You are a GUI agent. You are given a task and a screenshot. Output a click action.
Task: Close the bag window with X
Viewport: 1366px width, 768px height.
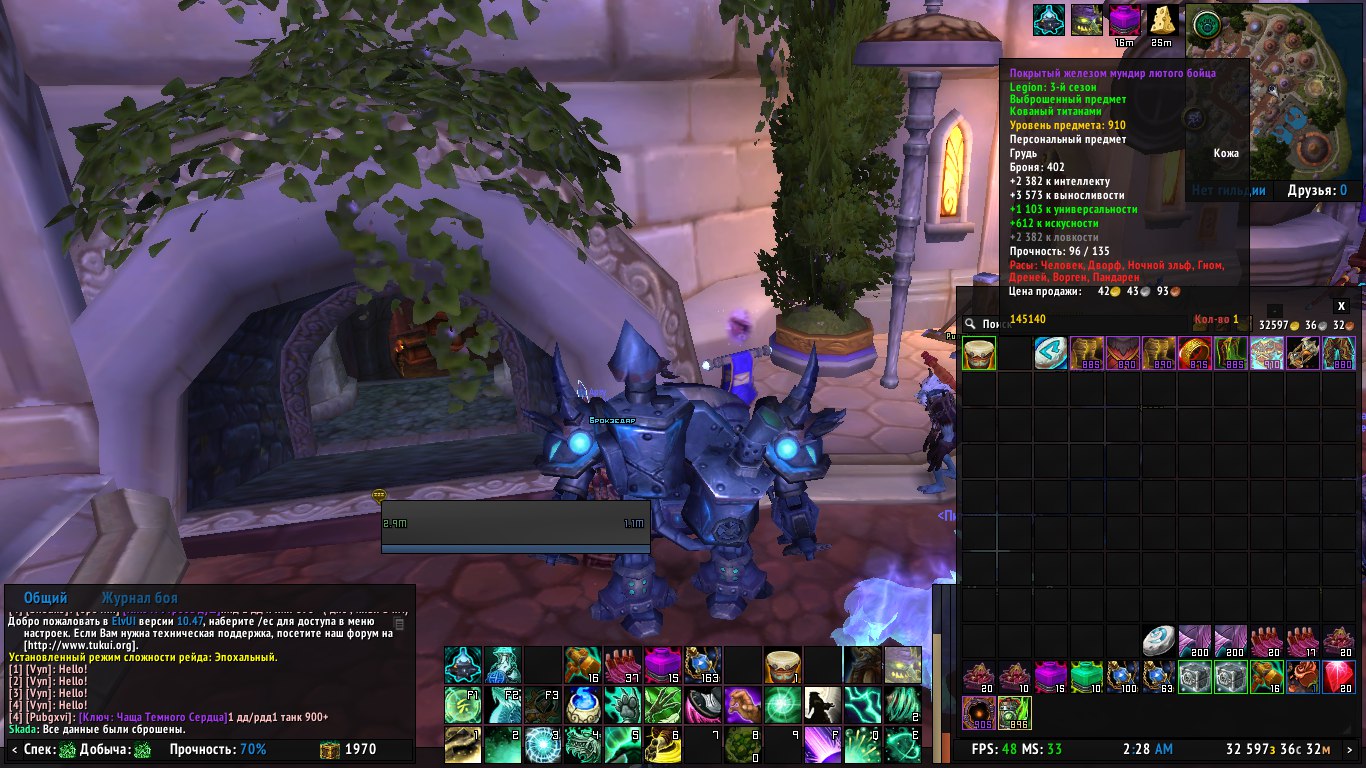(1342, 306)
